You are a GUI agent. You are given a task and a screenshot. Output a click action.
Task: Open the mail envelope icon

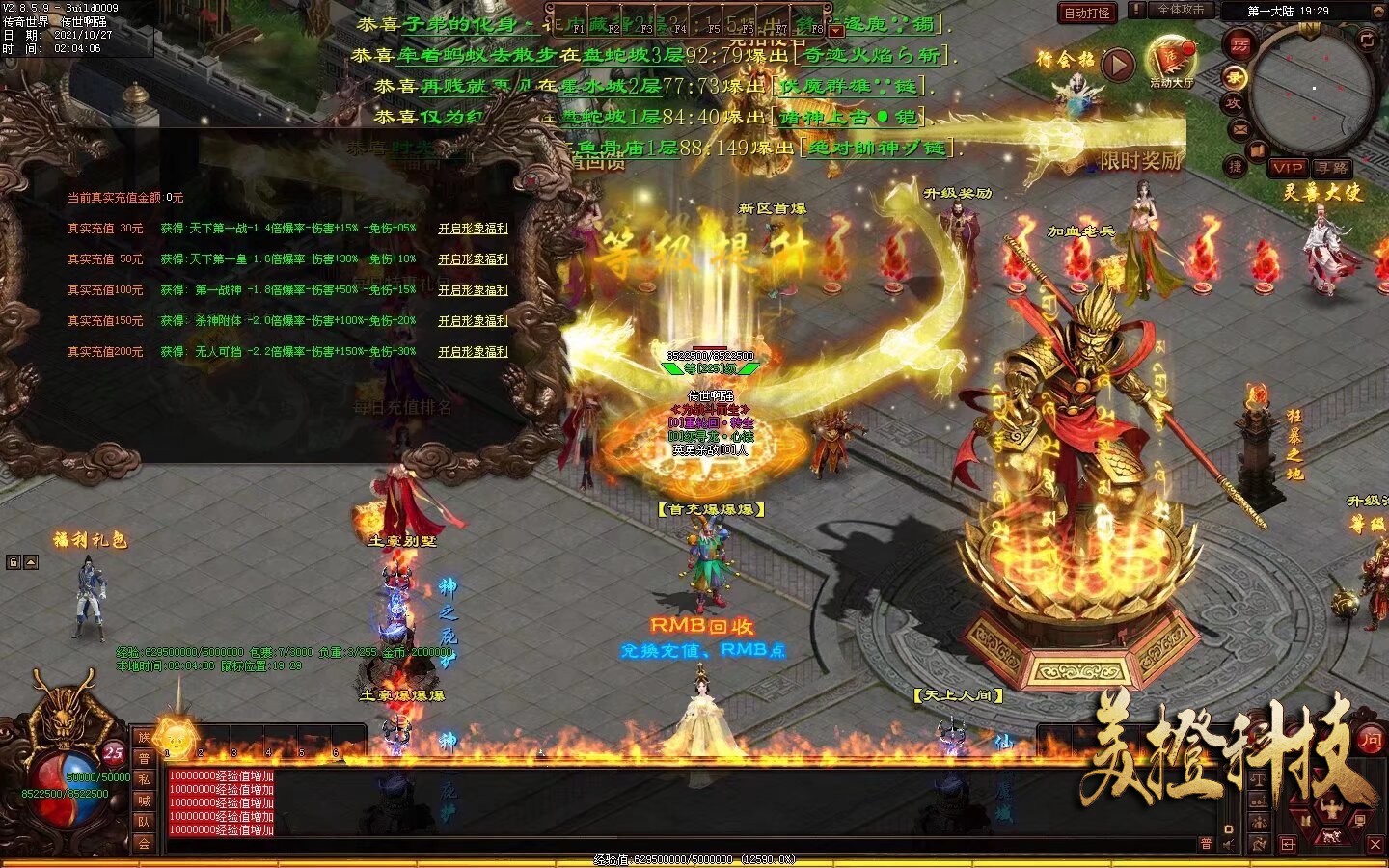(x=1240, y=128)
